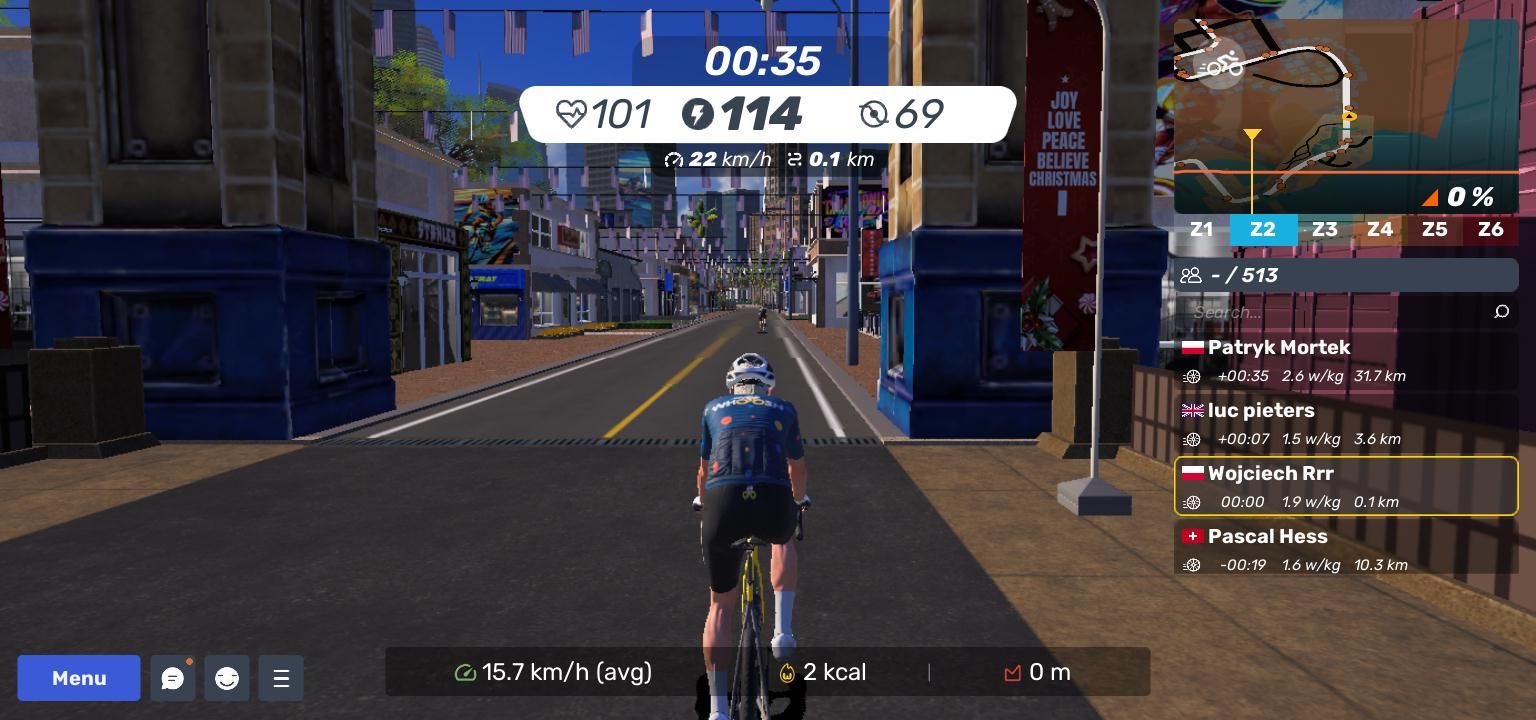Click the magnifying glass search icon
This screenshot has width=1536, height=720.
[x=1501, y=312]
